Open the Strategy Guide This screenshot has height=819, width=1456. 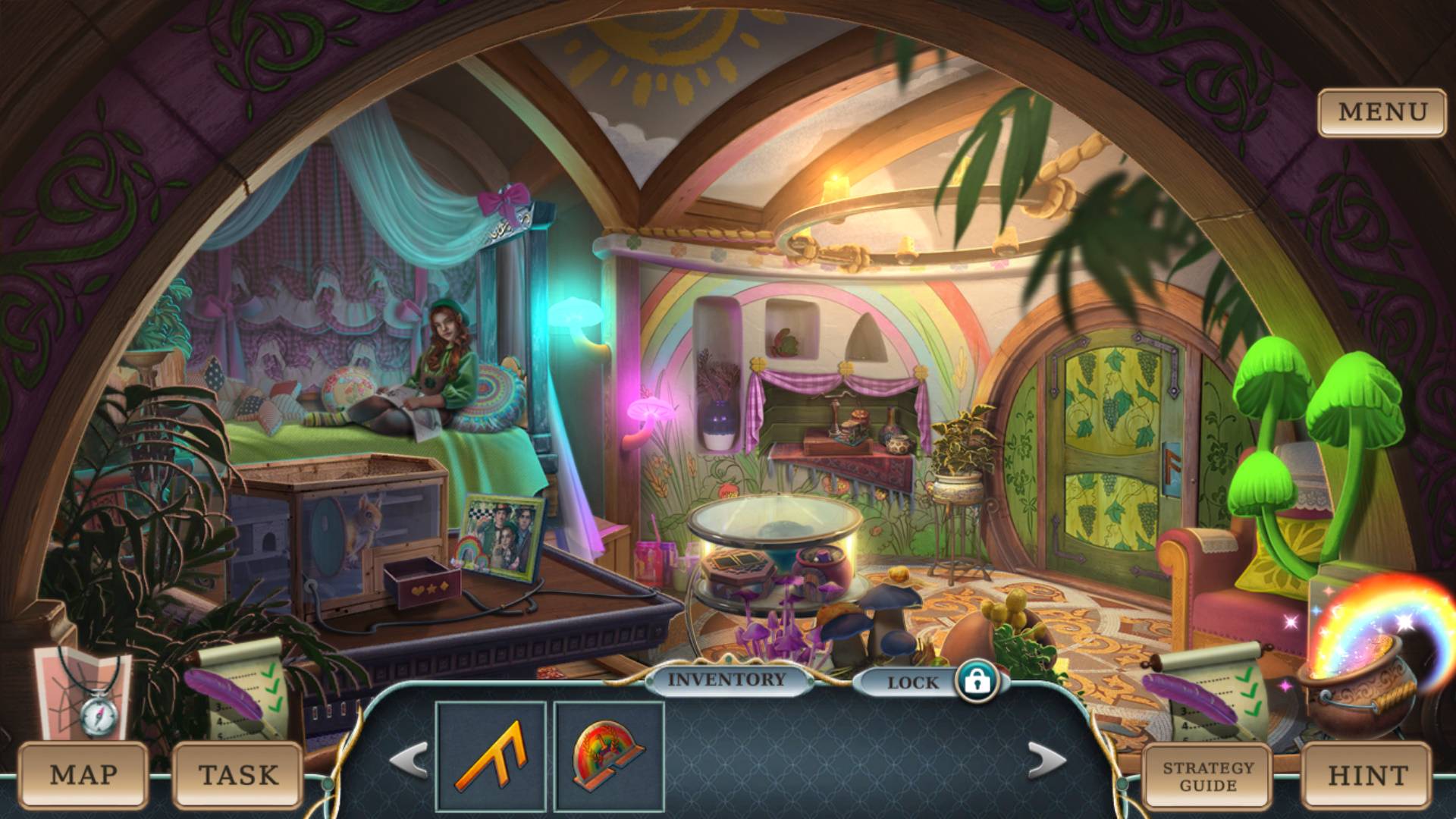pyautogui.click(x=1209, y=775)
